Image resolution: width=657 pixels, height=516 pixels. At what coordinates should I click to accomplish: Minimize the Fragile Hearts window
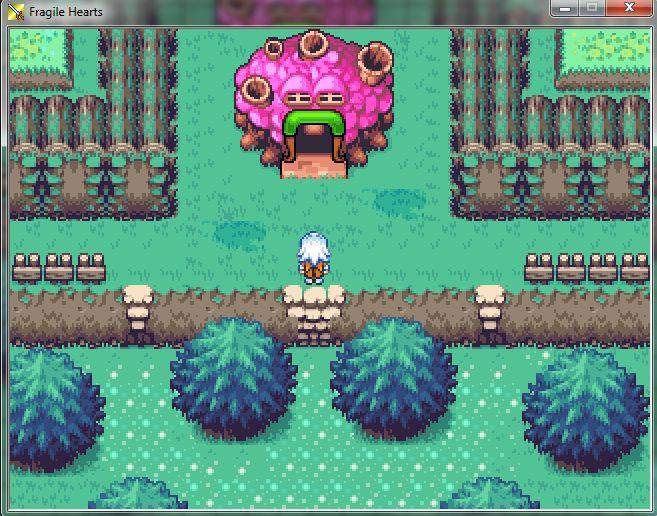tap(564, 8)
